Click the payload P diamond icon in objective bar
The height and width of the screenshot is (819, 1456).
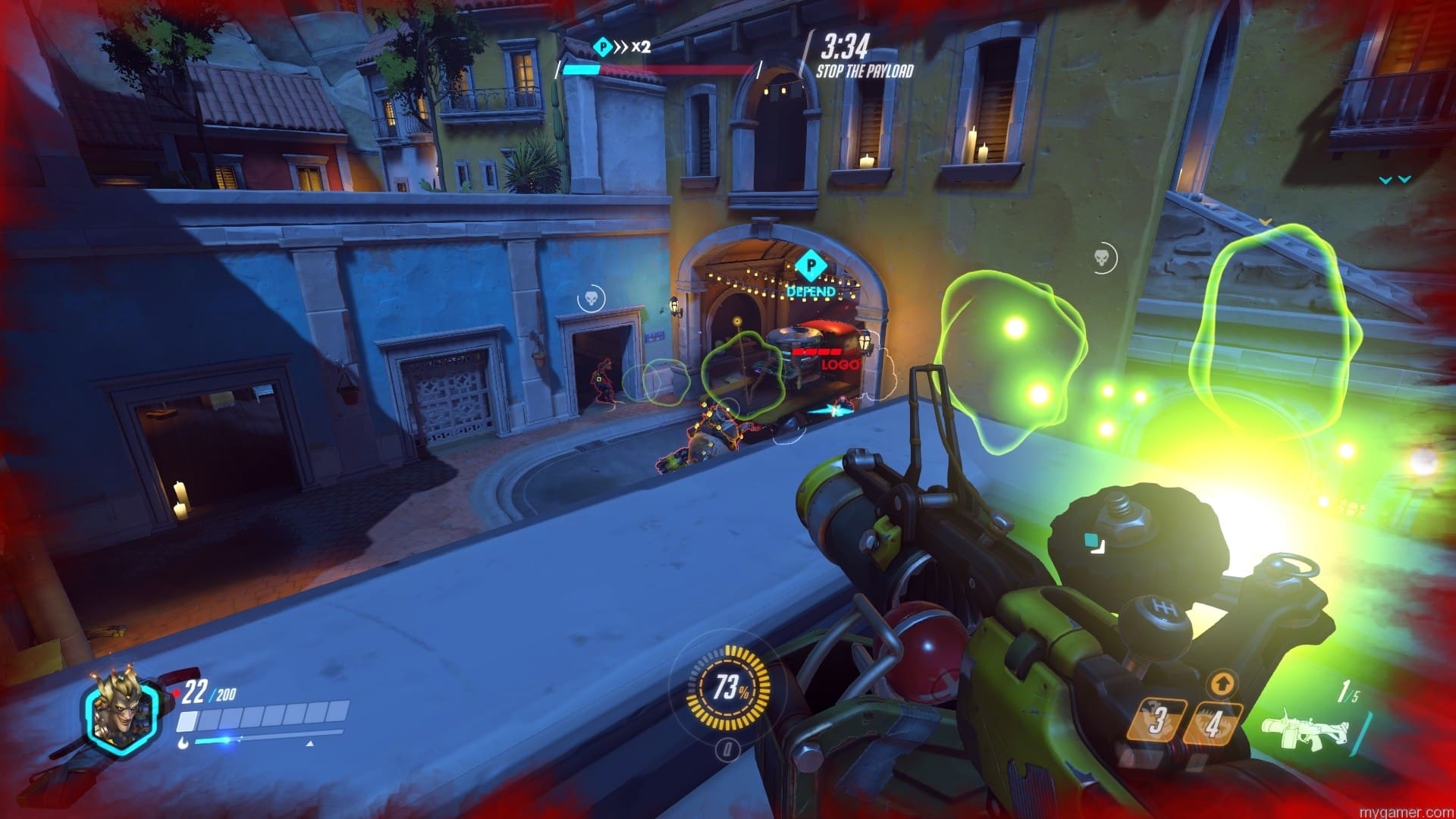601,45
